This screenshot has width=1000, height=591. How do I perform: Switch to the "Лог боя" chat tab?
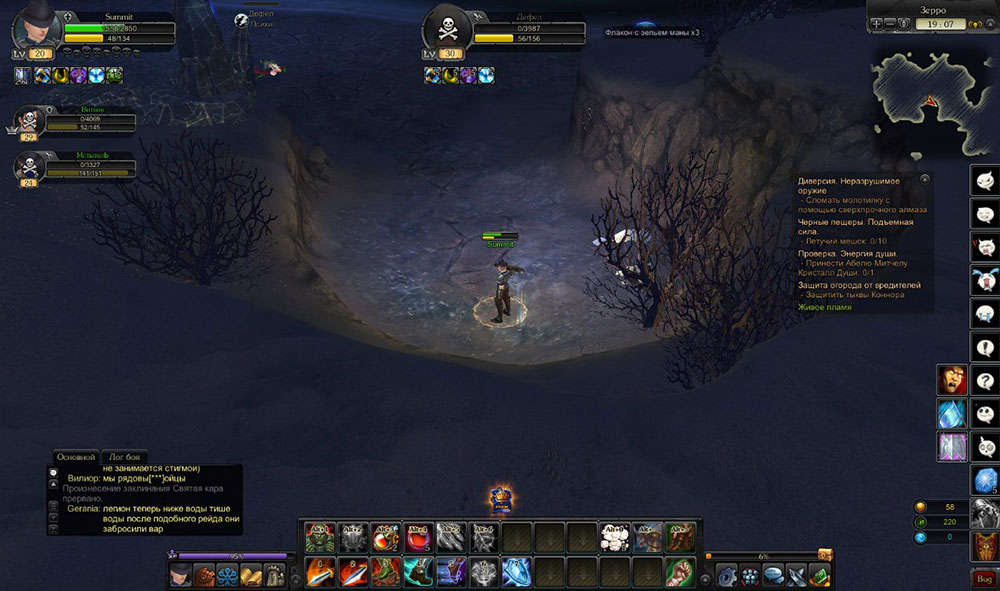126,456
